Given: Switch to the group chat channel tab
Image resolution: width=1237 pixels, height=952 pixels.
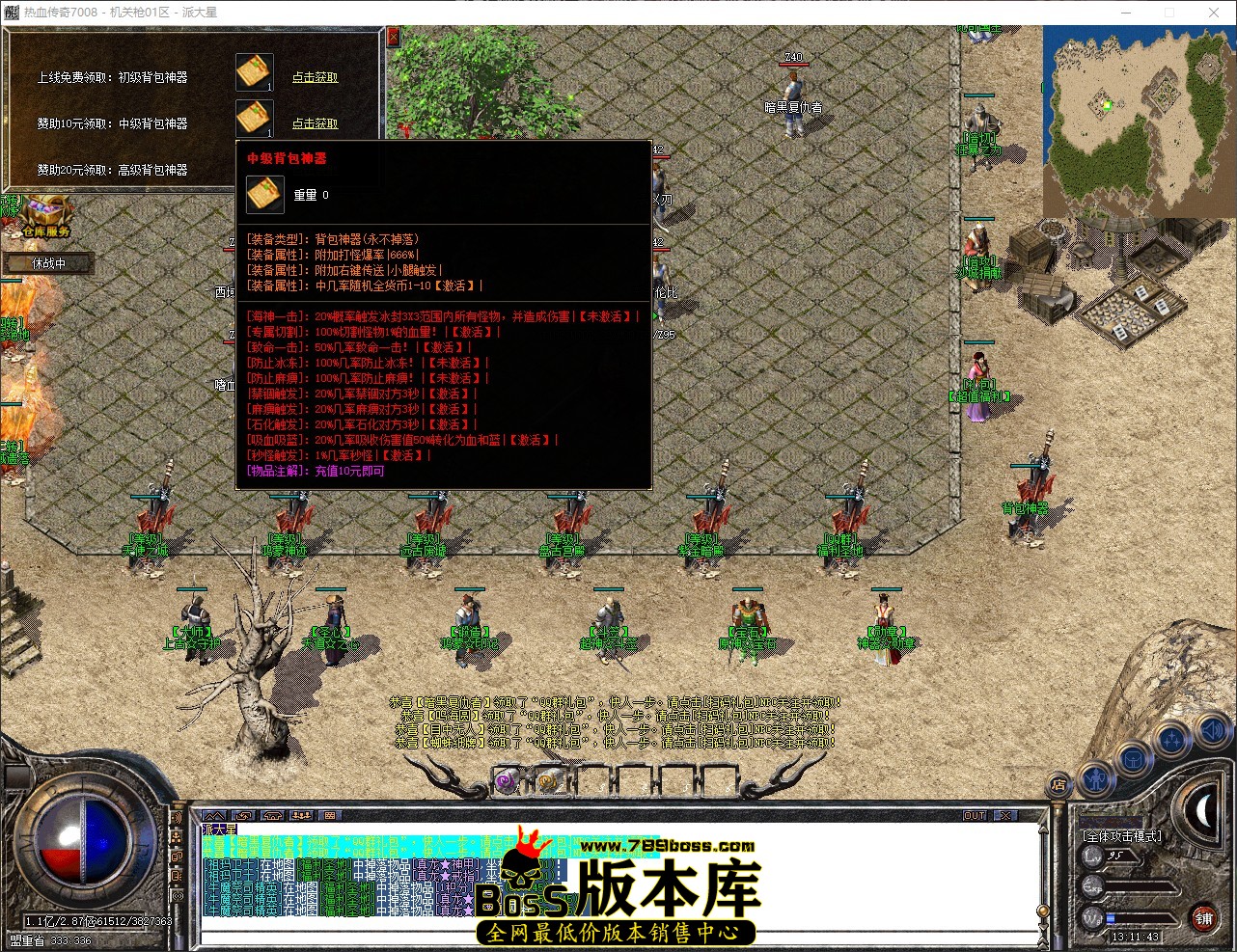Looking at the screenshot, I should point(300,815).
